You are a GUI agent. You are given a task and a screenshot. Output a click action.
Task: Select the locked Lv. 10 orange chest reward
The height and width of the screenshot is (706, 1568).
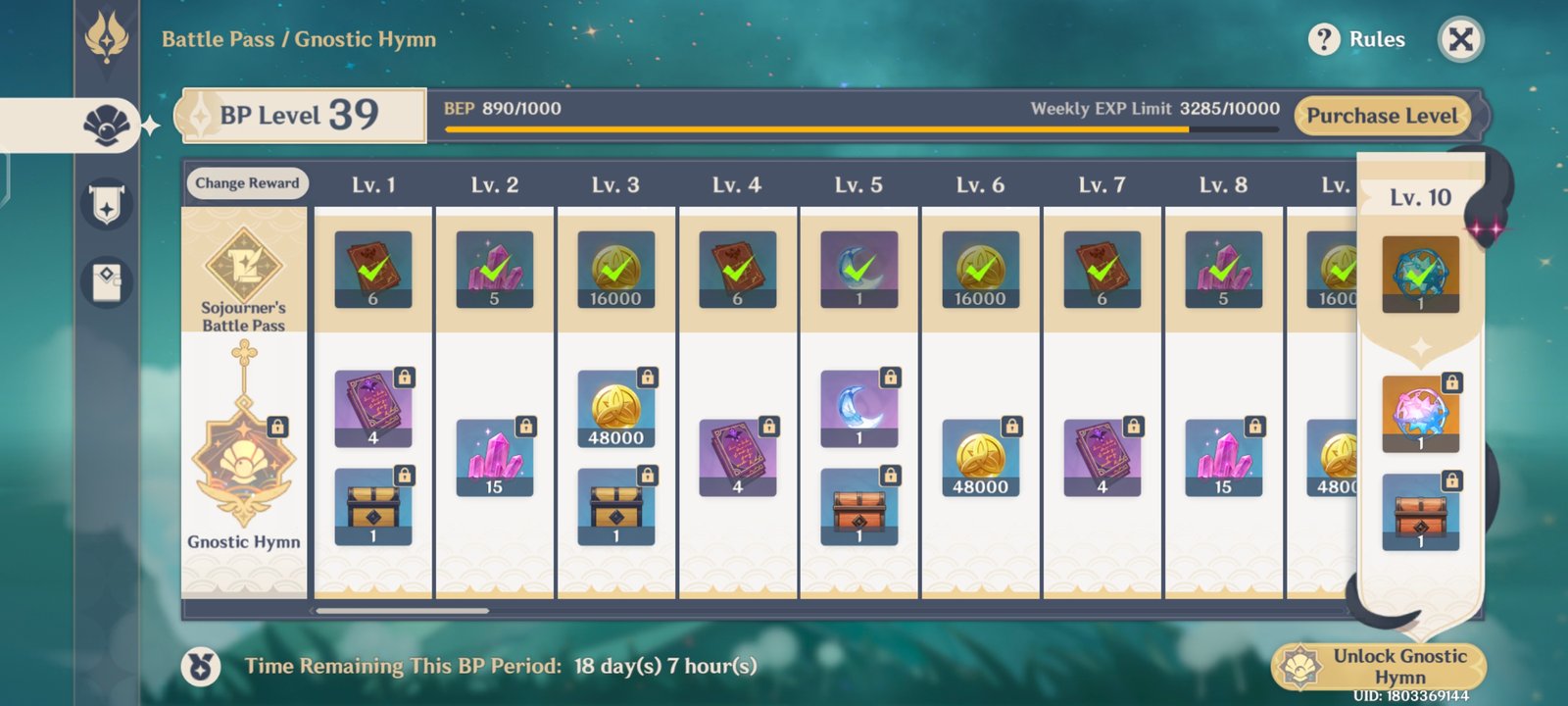click(x=1420, y=512)
